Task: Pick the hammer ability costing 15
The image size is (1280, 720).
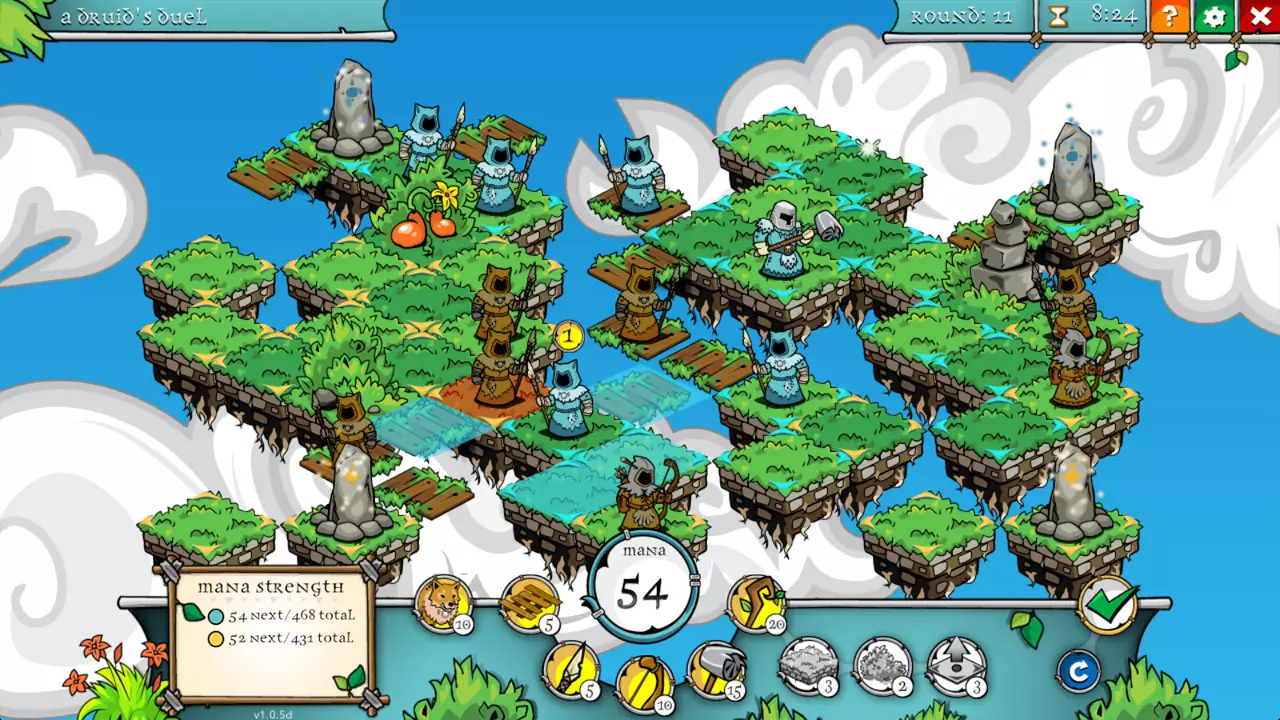Action: [716, 669]
